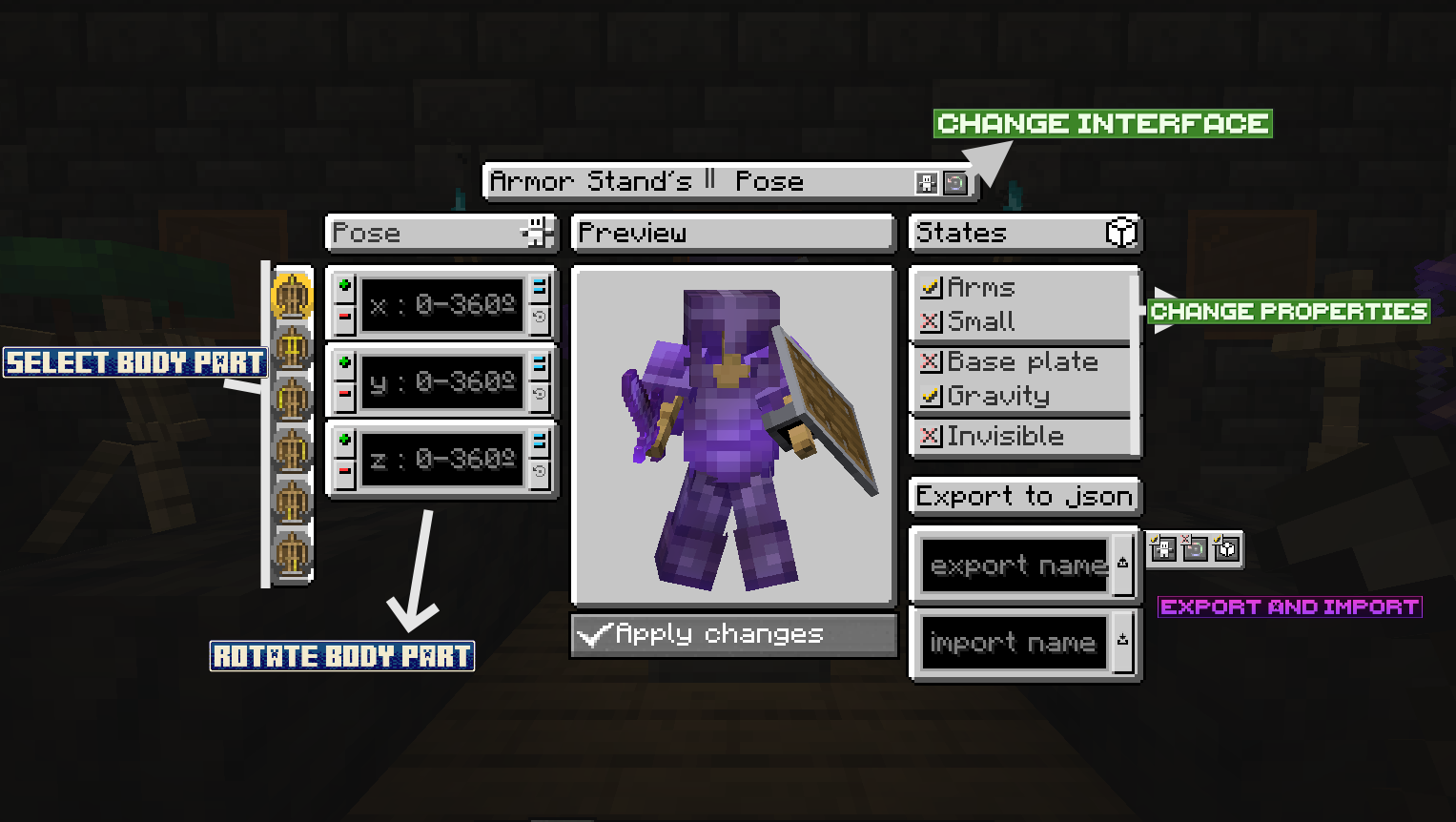The image size is (1456, 822).
Task: Open the upload arrow beside export name field
Action: point(1124,565)
